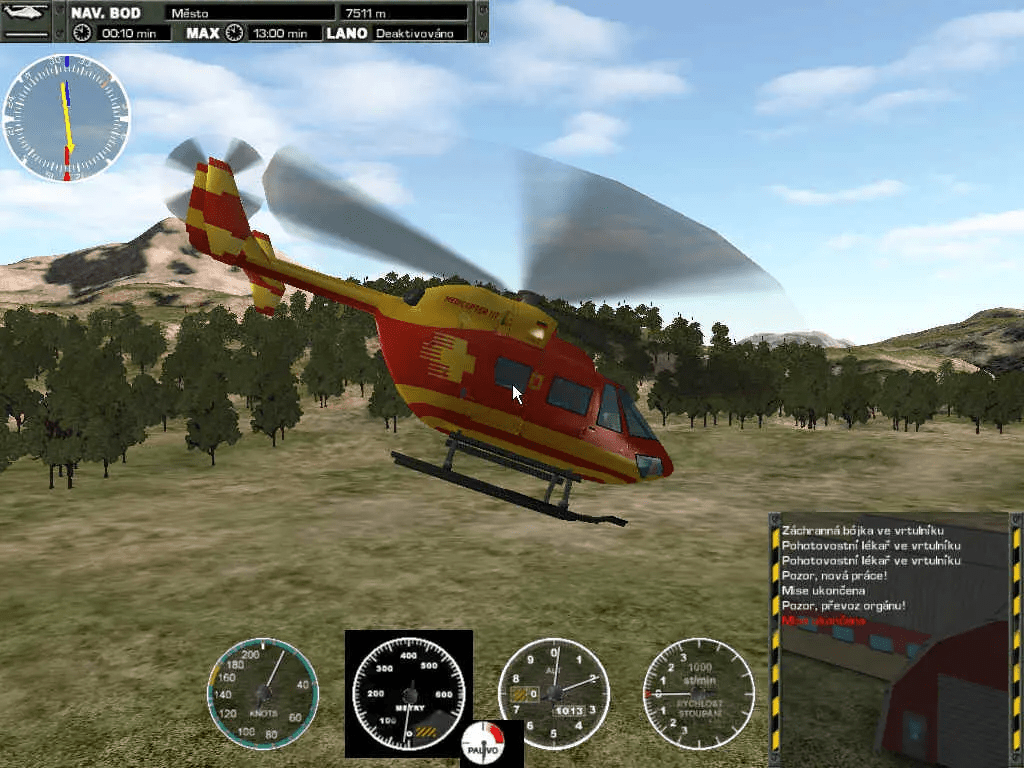
Task: Select the RYCHLOST STOUPÁNÍ climb rate gauge
Action: pyautogui.click(x=698, y=692)
